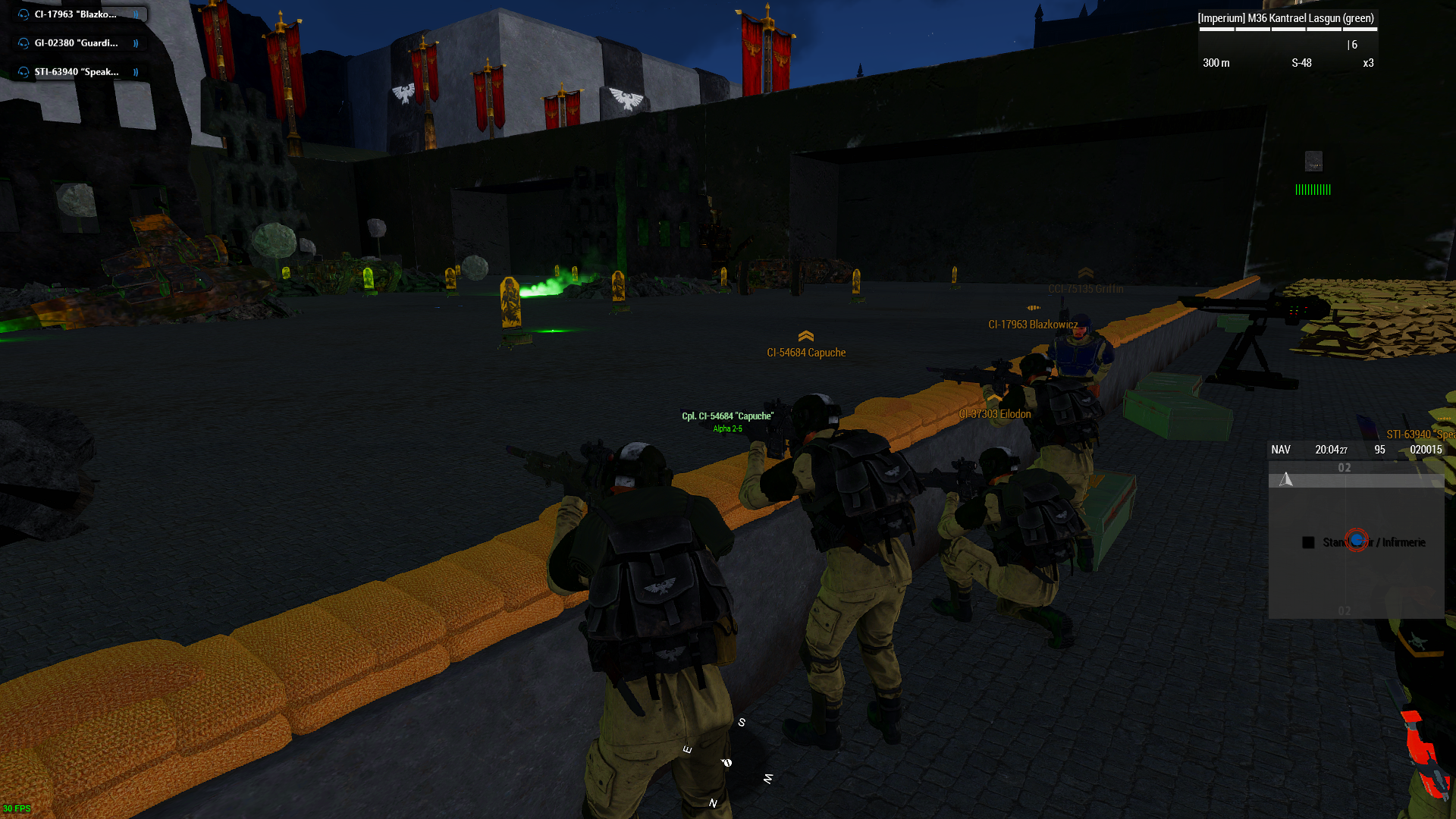Click the nametag of Cpl. CI-54684 "Capuche"
The image size is (1456, 819).
coord(727,416)
